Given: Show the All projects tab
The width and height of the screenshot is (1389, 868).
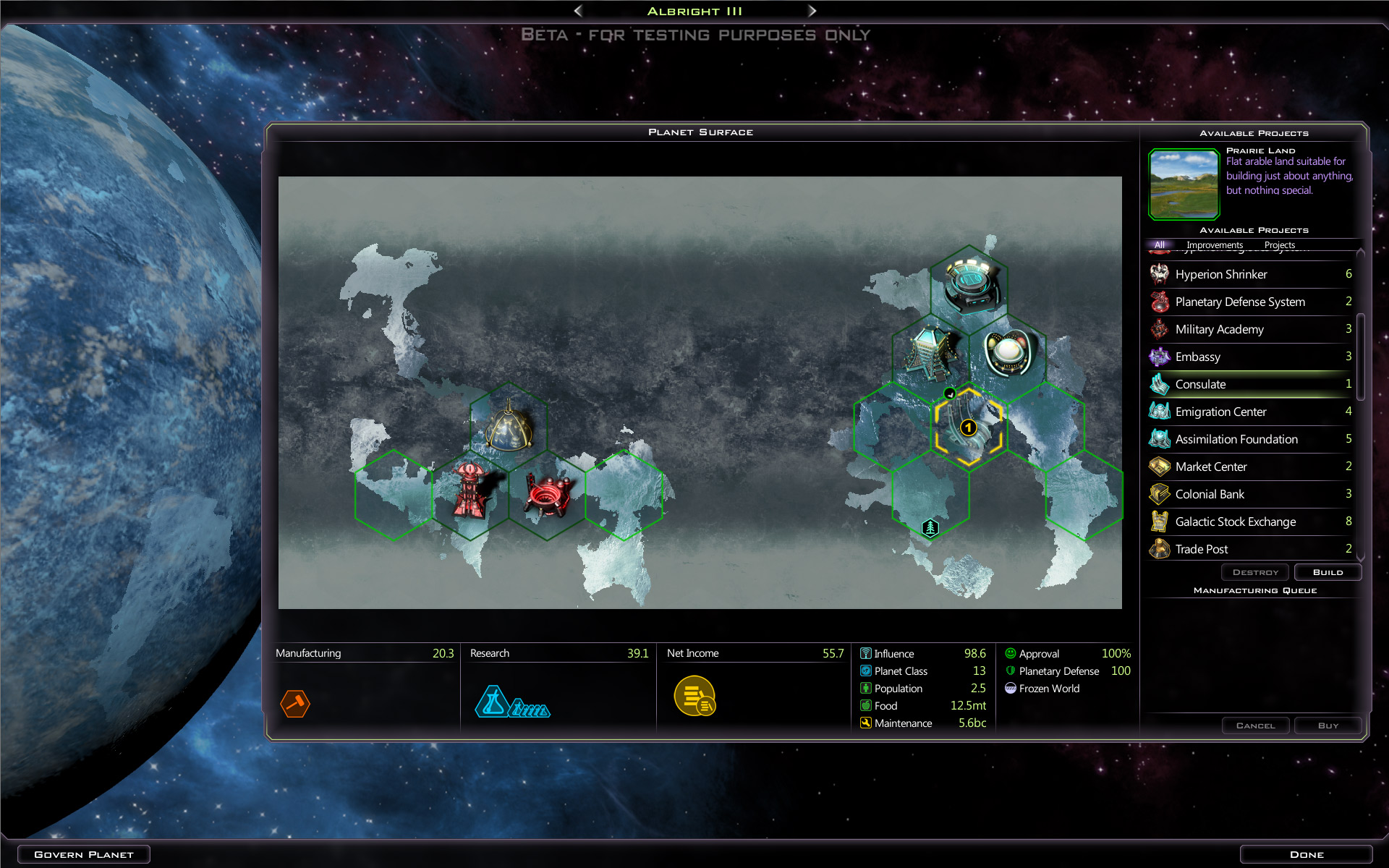Looking at the screenshot, I should [x=1160, y=245].
